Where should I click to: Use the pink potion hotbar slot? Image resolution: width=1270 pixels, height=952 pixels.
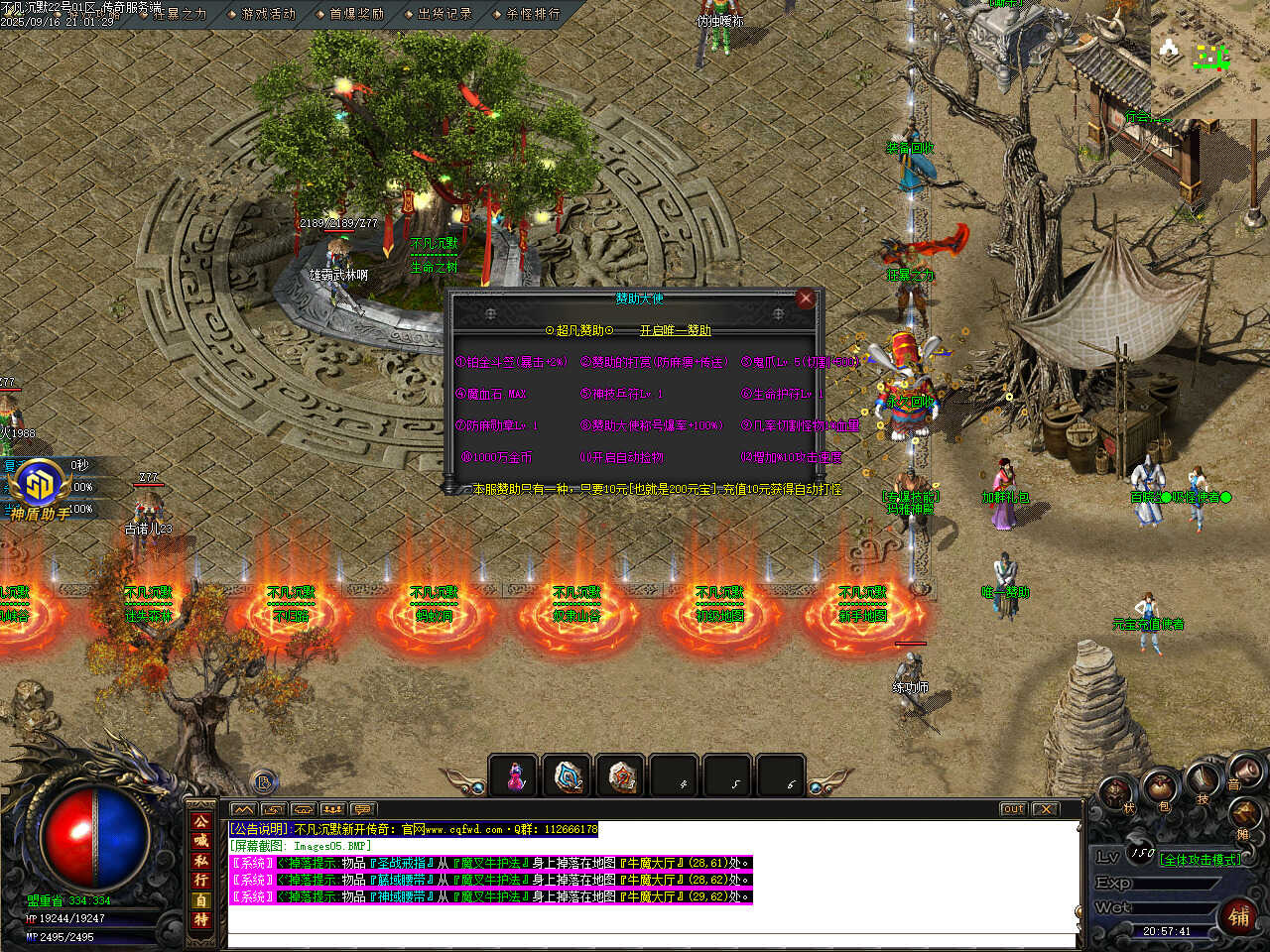pos(514,776)
